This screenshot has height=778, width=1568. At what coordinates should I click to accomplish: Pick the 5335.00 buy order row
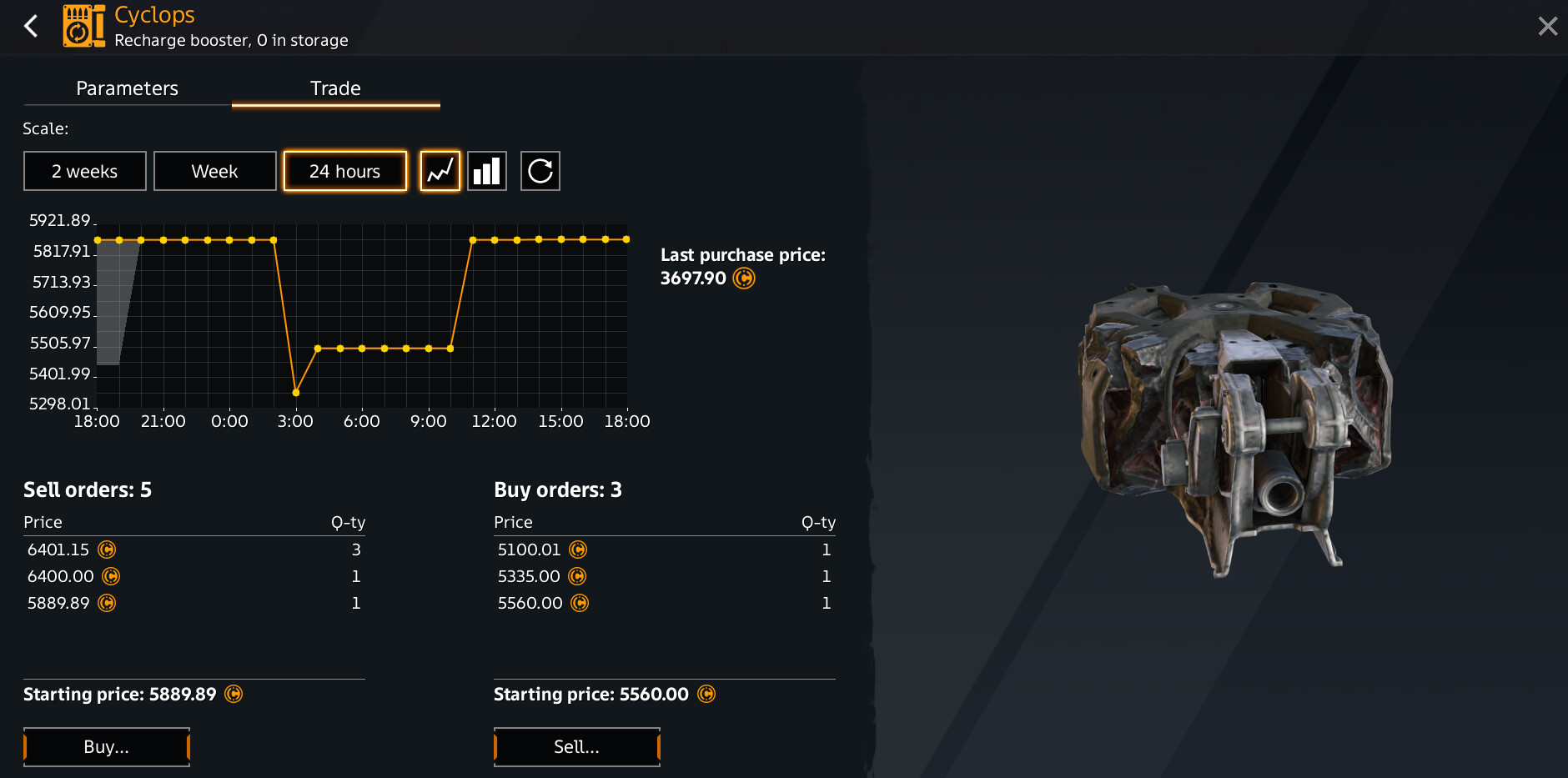(x=664, y=576)
